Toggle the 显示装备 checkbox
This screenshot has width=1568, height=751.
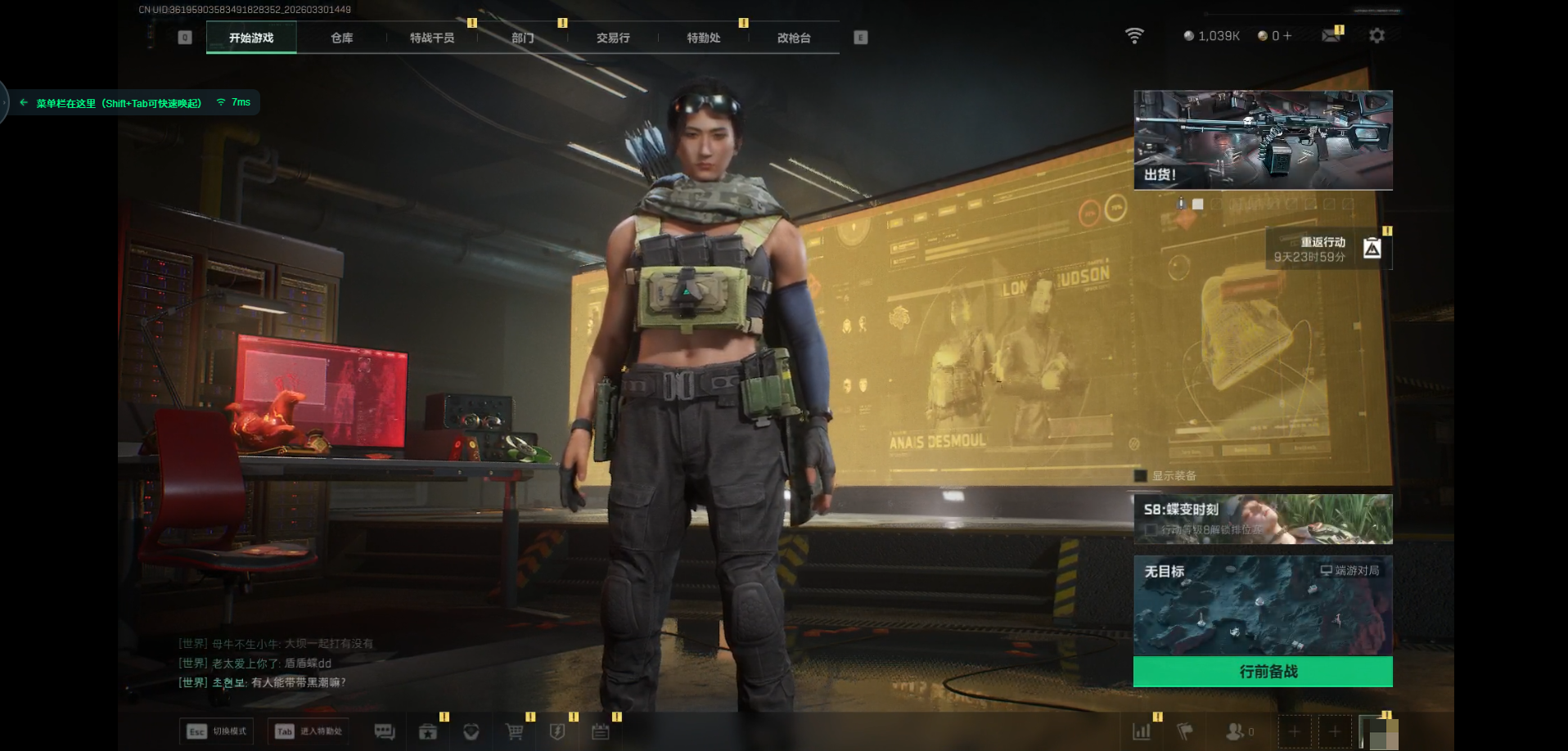pos(1141,476)
